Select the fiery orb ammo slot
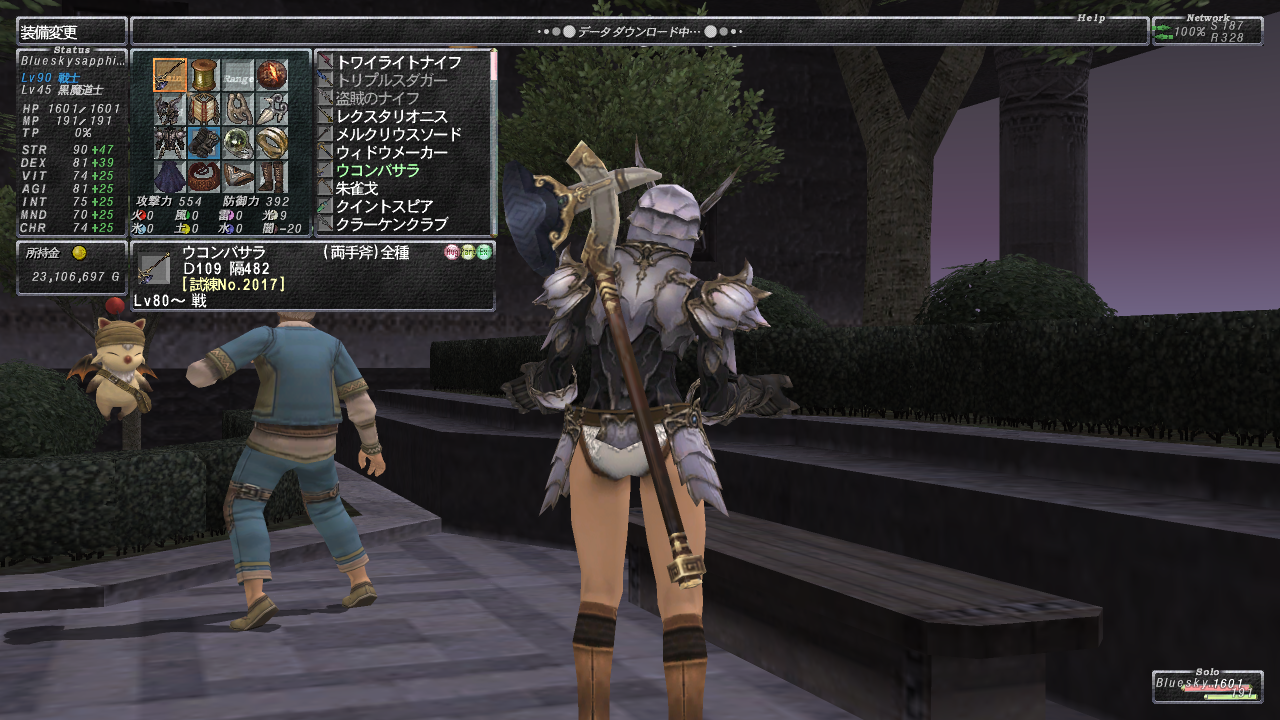The image size is (1280, 720). [271, 76]
